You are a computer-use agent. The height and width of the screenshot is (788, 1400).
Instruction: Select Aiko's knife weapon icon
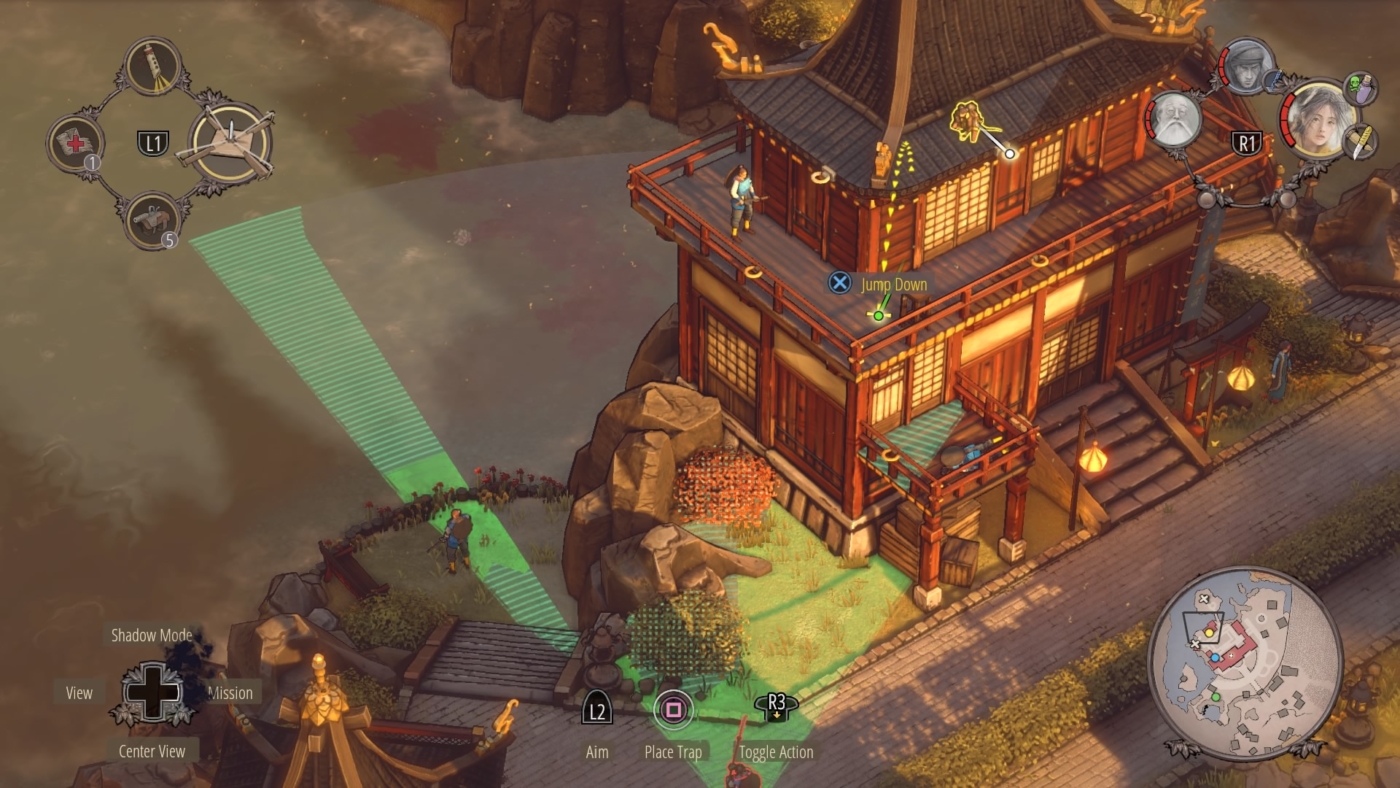(1360, 142)
